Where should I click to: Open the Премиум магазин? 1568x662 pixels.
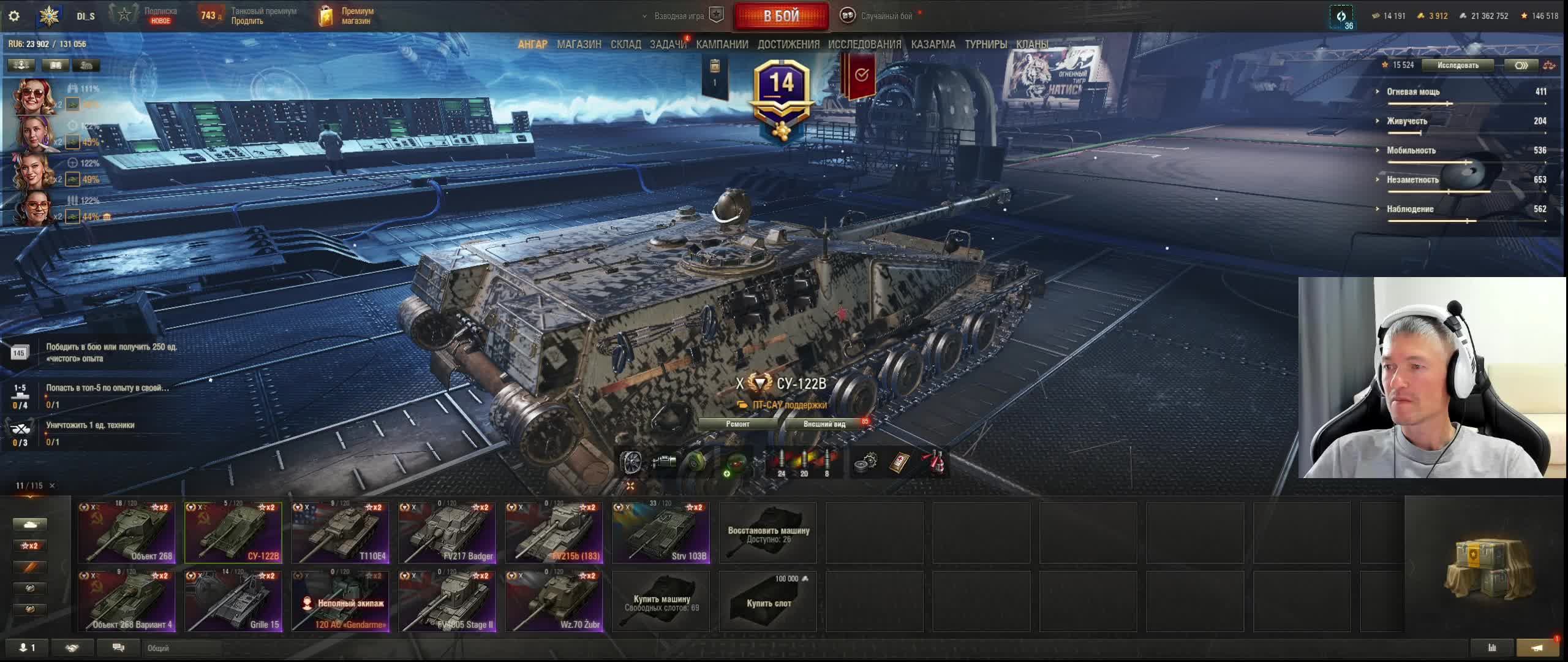point(347,16)
